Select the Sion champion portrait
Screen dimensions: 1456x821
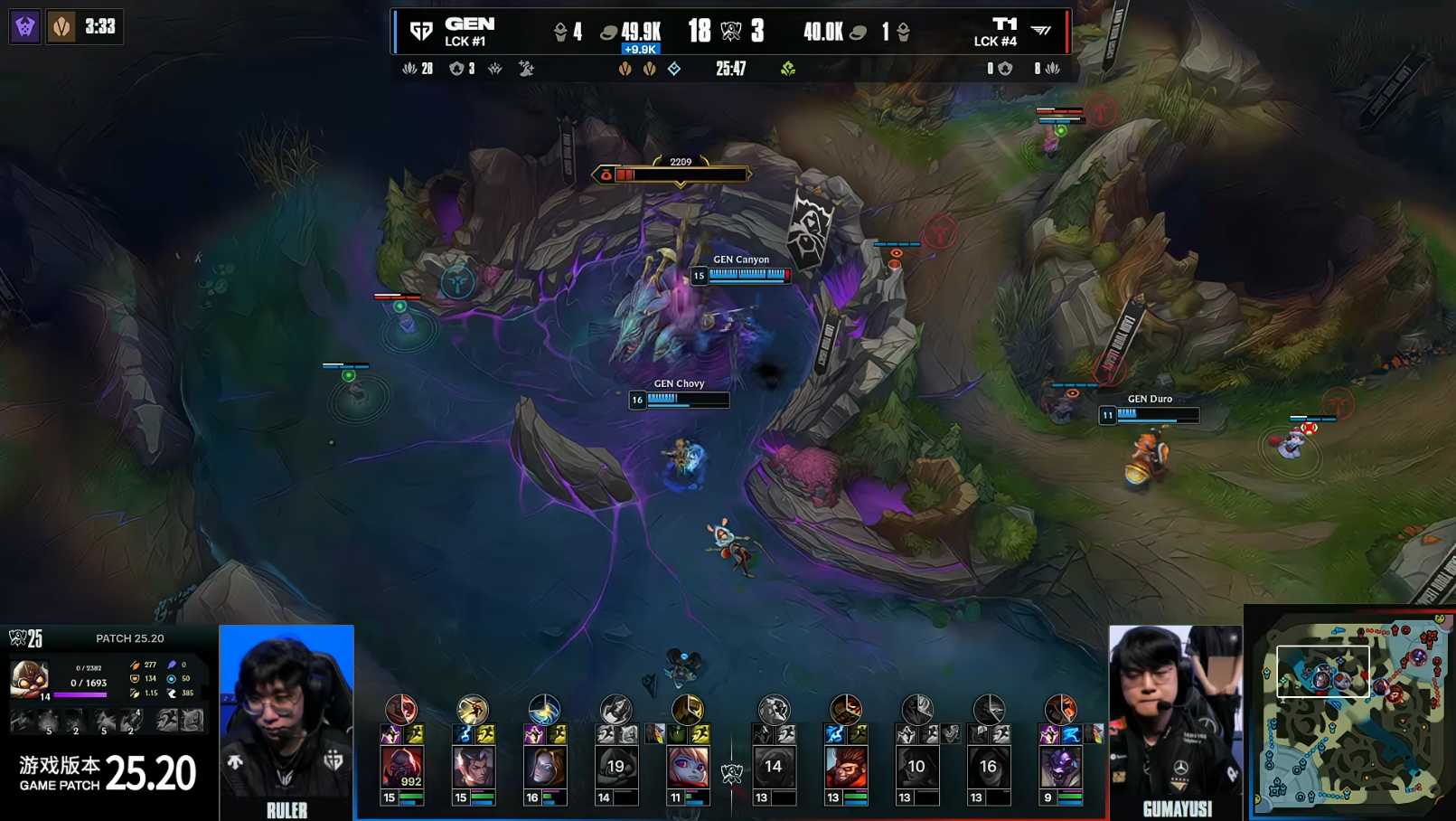tap(401, 767)
